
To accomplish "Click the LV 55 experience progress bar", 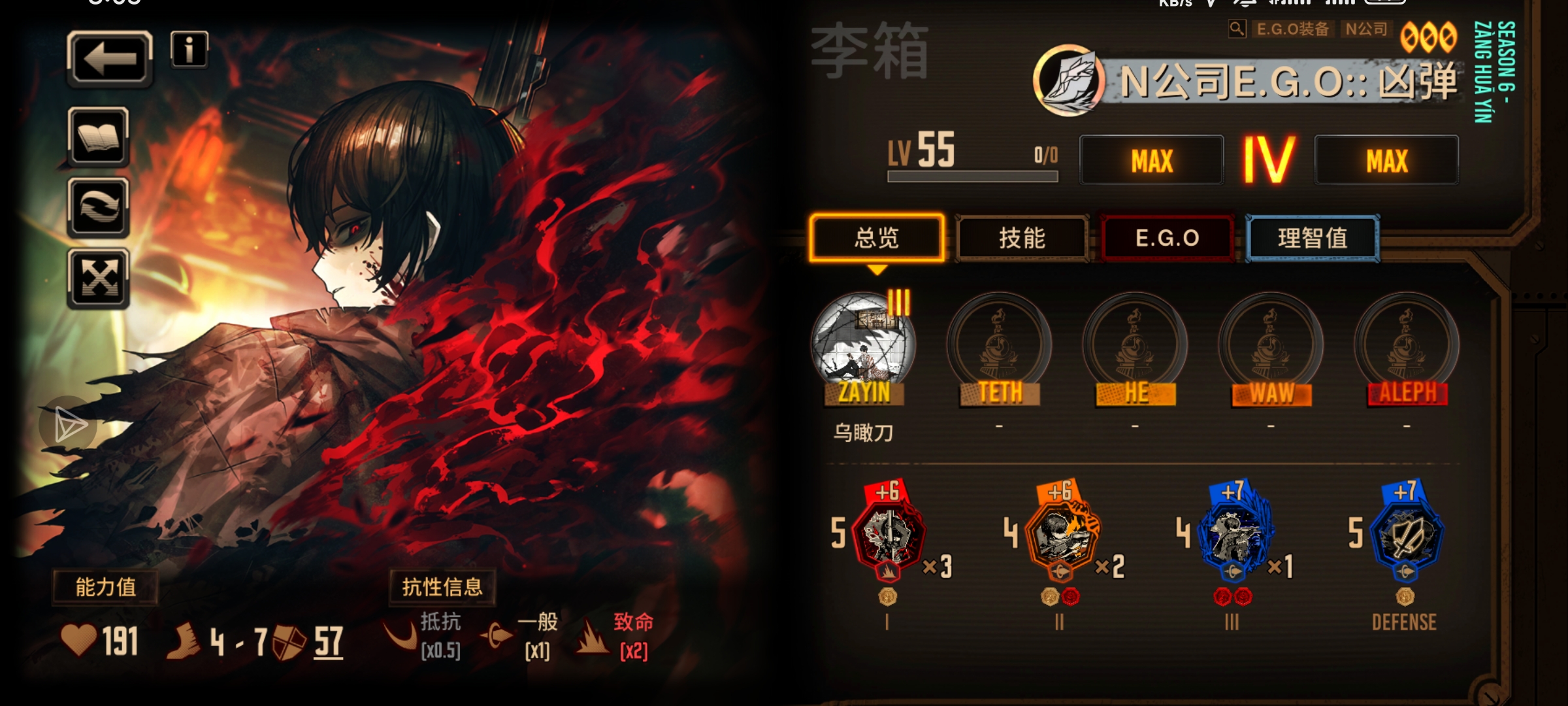I will pyautogui.click(x=972, y=175).
